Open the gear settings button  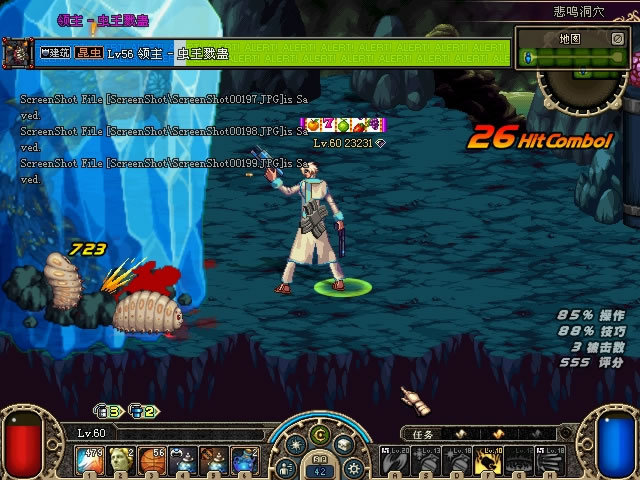(353, 467)
